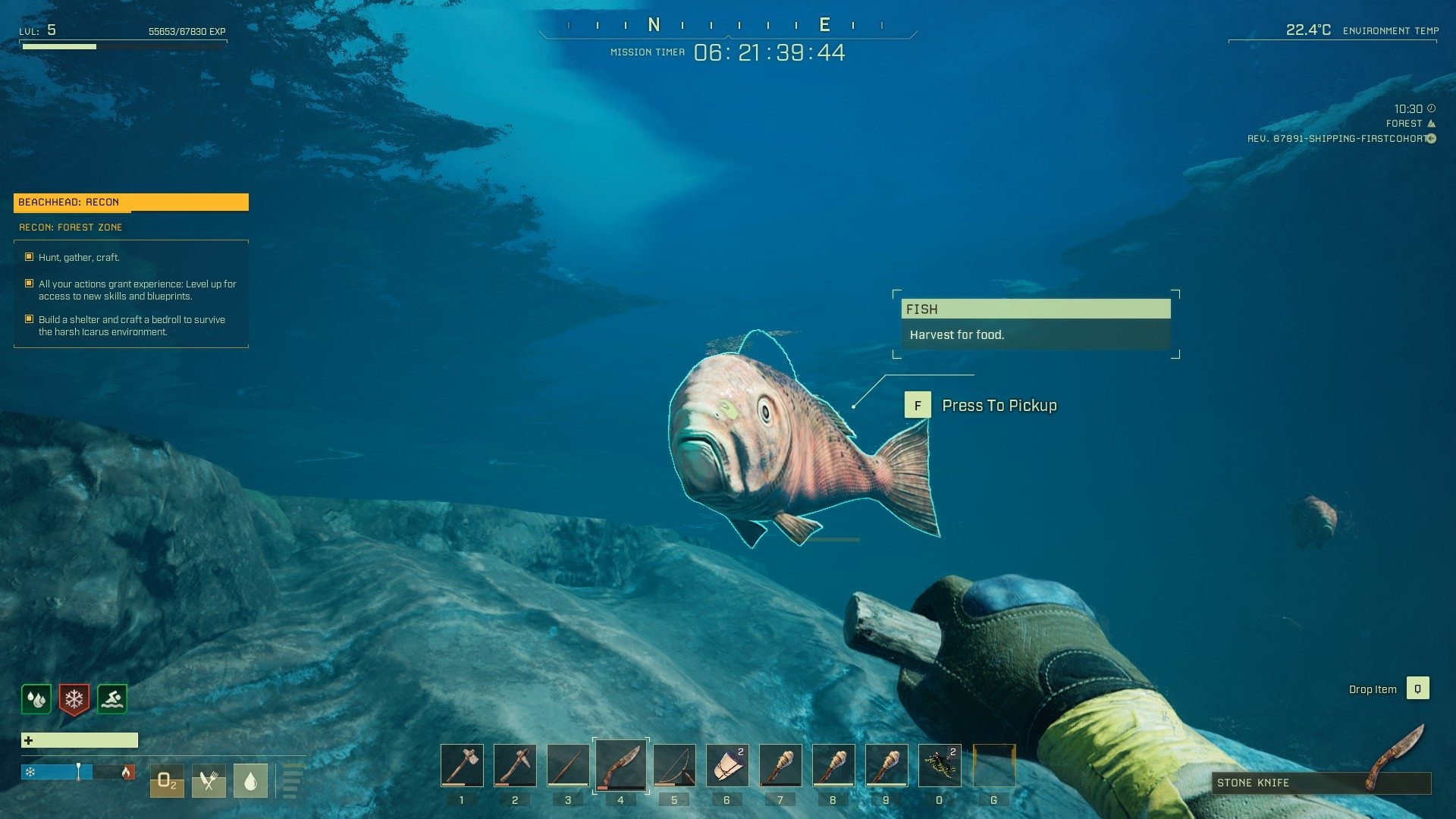This screenshot has width=1456, height=819.
Task: Select the stone axe hotbar slot
Action: 462,765
